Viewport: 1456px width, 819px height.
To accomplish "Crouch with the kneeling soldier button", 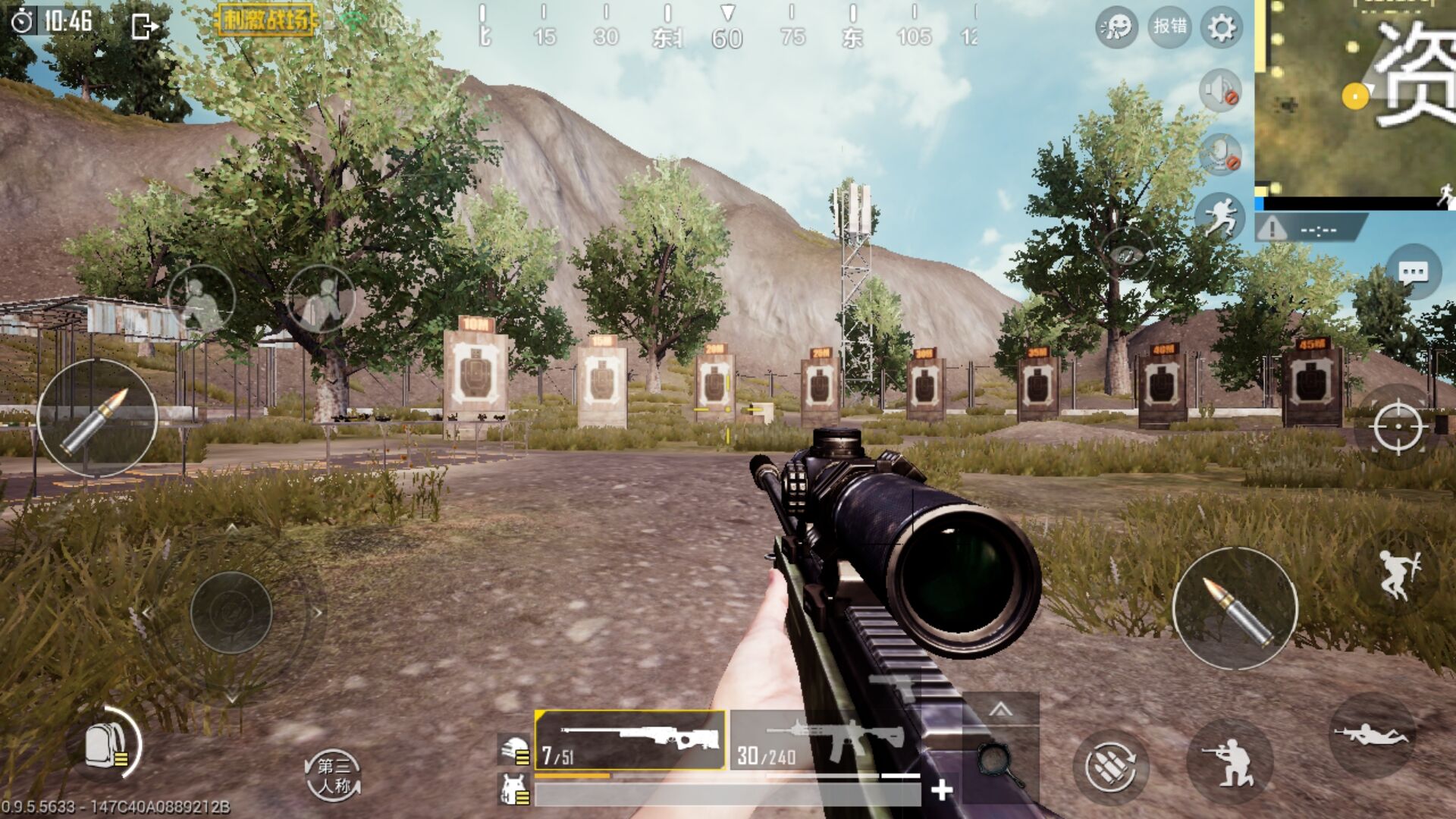I will [x=1230, y=761].
